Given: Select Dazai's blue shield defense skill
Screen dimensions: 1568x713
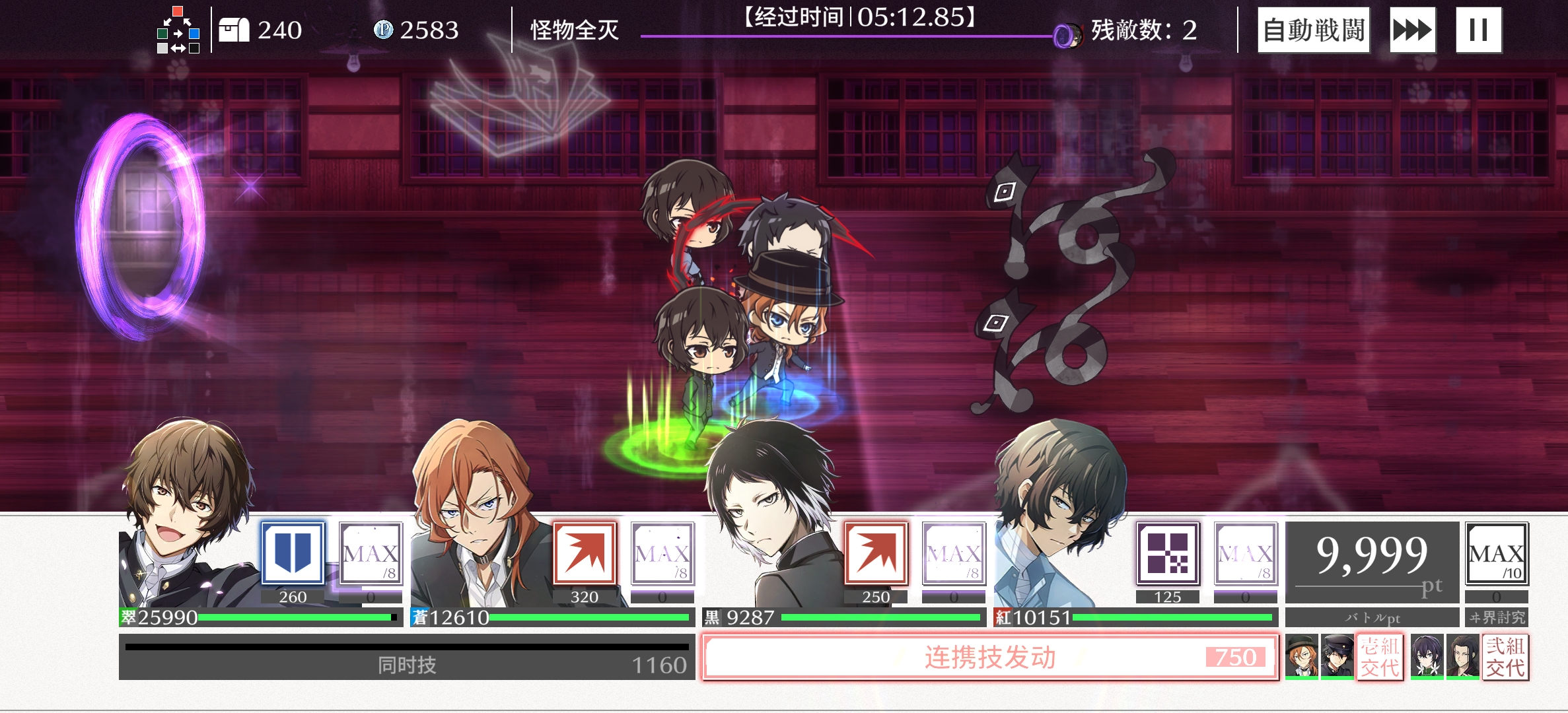Looking at the screenshot, I should point(293,553).
